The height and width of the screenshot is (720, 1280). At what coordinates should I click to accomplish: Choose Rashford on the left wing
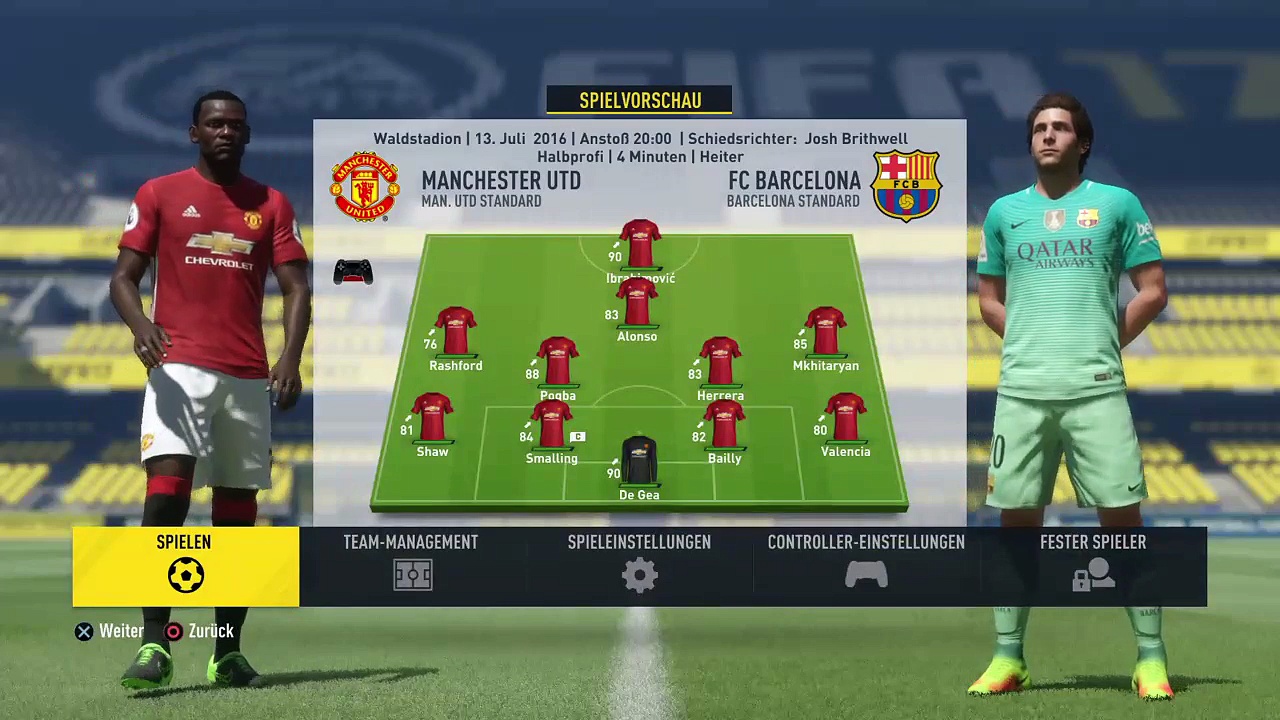click(456, 332)
